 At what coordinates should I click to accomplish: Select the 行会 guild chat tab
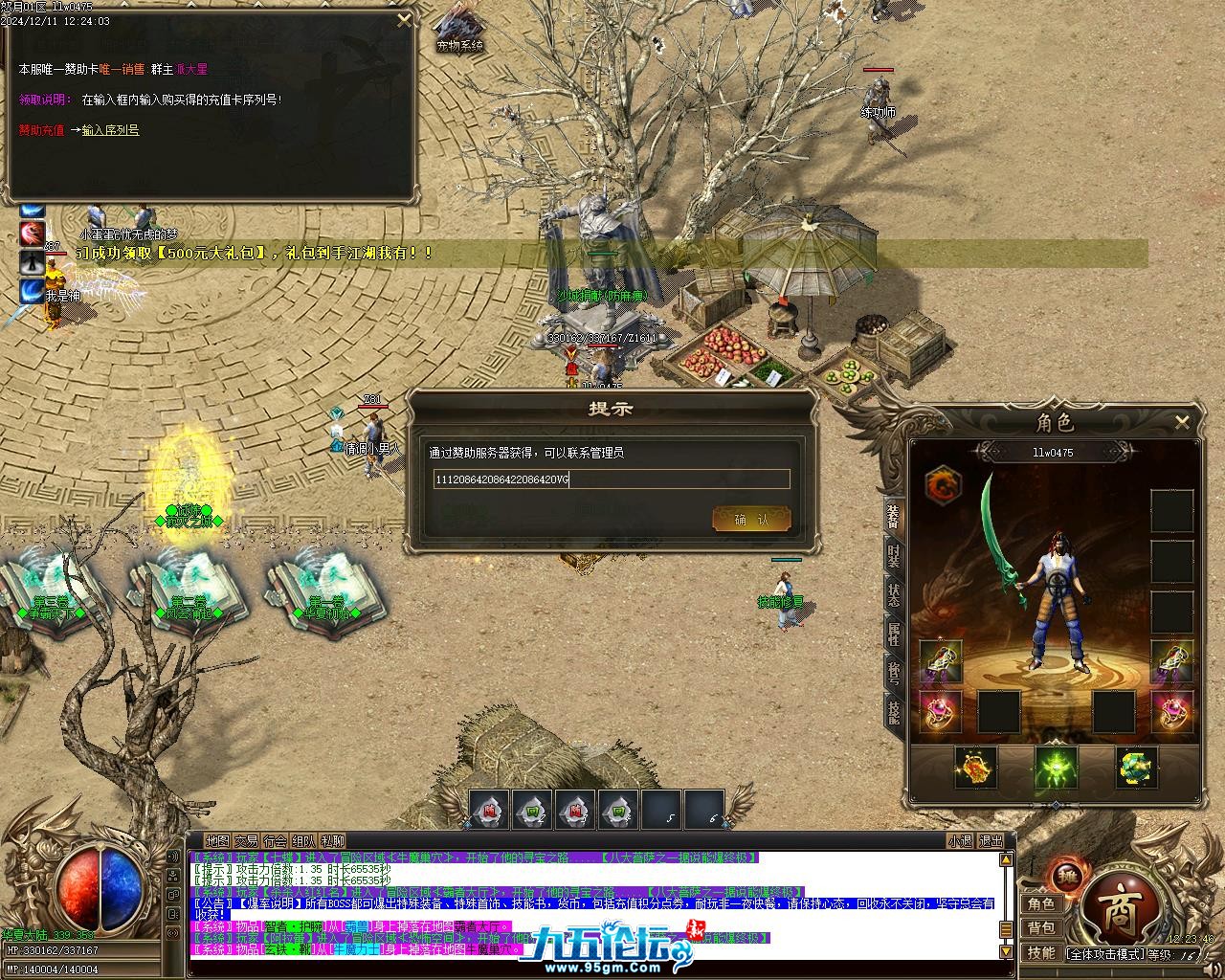point(275,841)
